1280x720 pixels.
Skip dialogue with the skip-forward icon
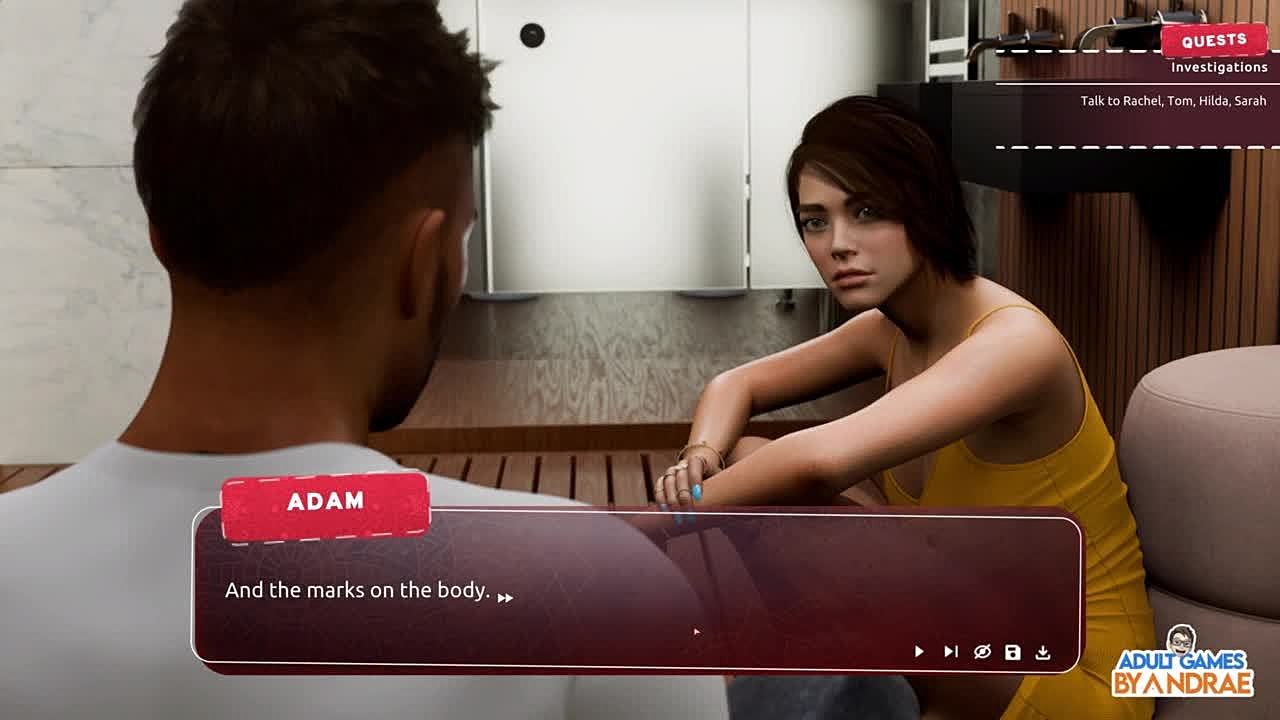click(x=950, y=652)
